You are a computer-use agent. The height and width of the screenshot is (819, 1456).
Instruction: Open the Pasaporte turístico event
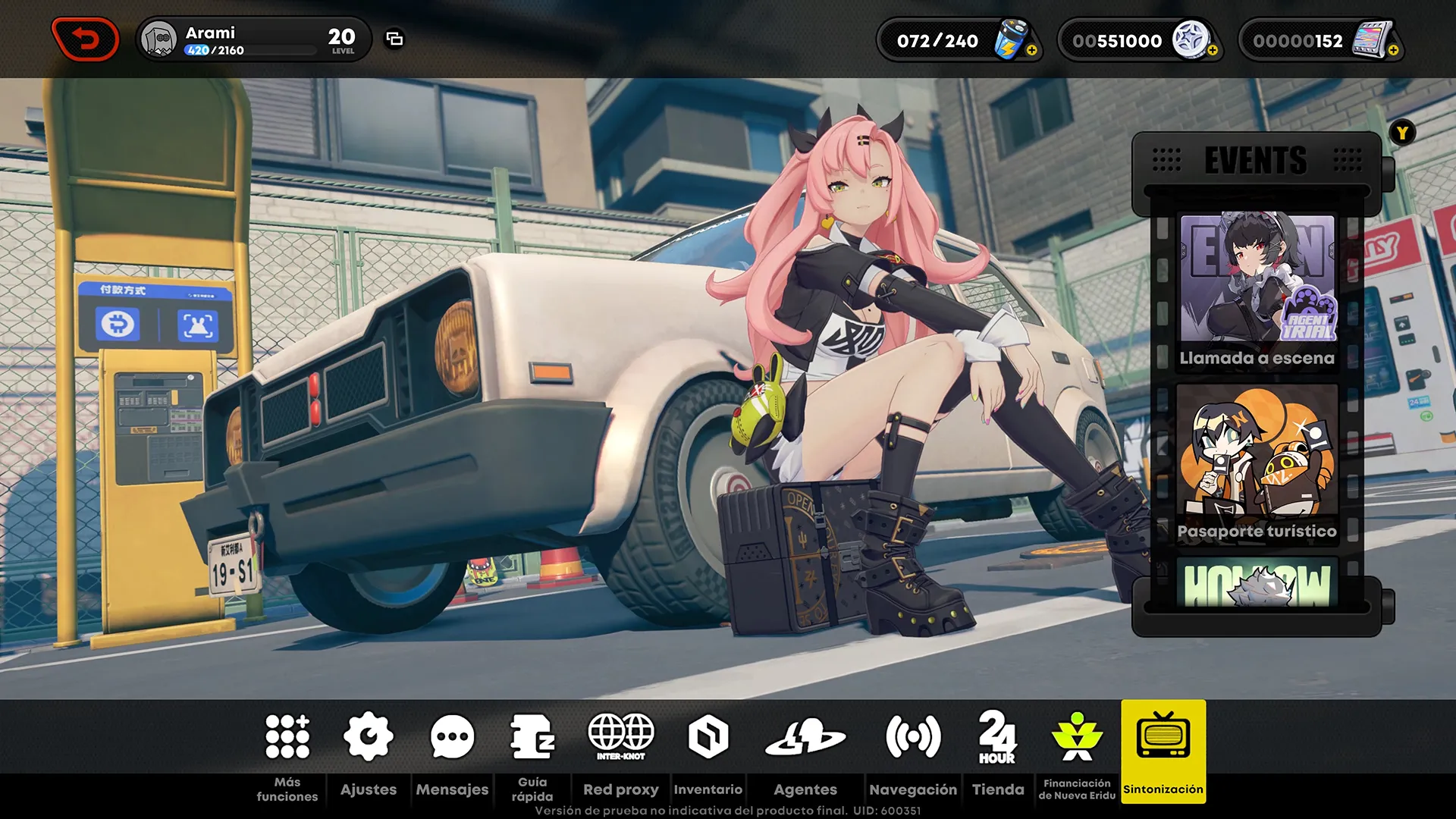click(x=1257, y=463)
